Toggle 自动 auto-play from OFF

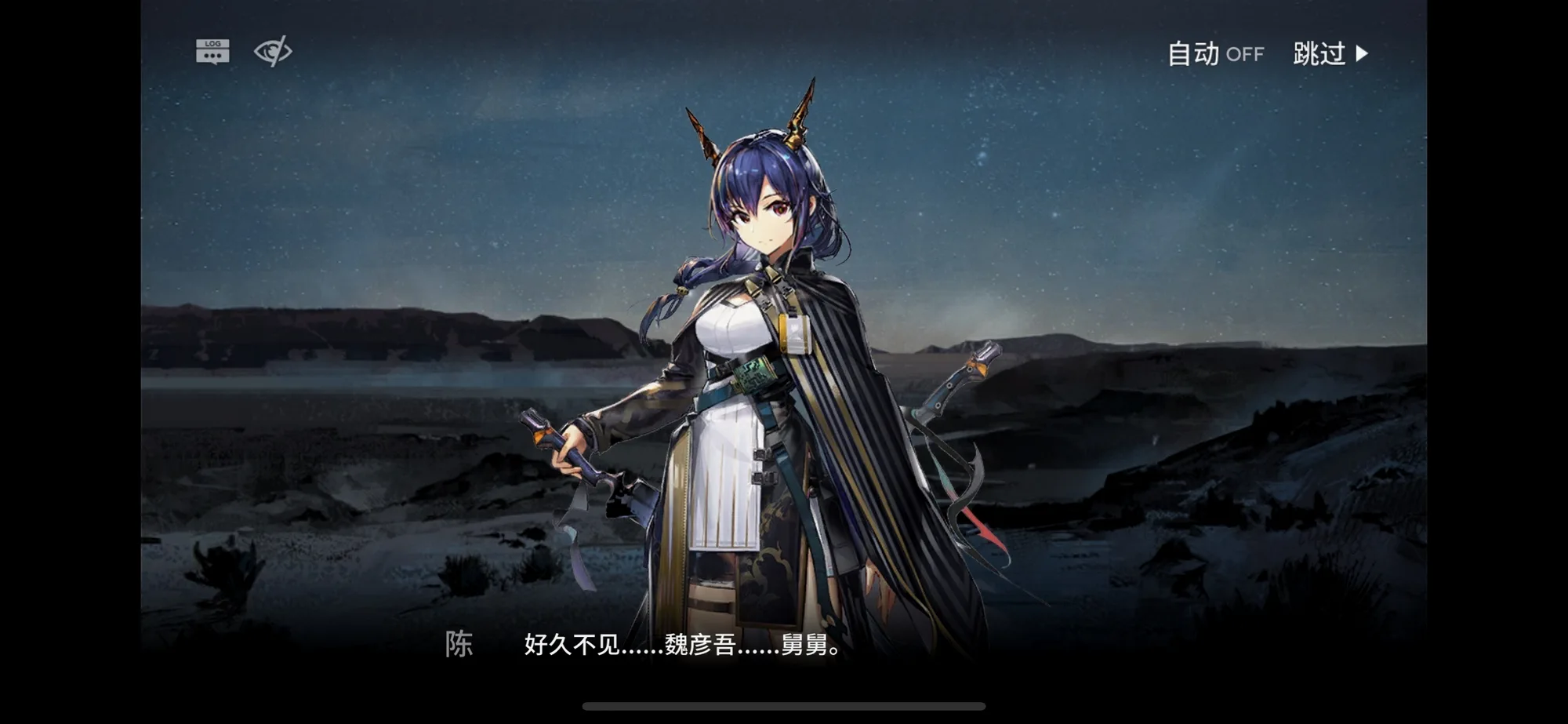tap(1215, 54)
